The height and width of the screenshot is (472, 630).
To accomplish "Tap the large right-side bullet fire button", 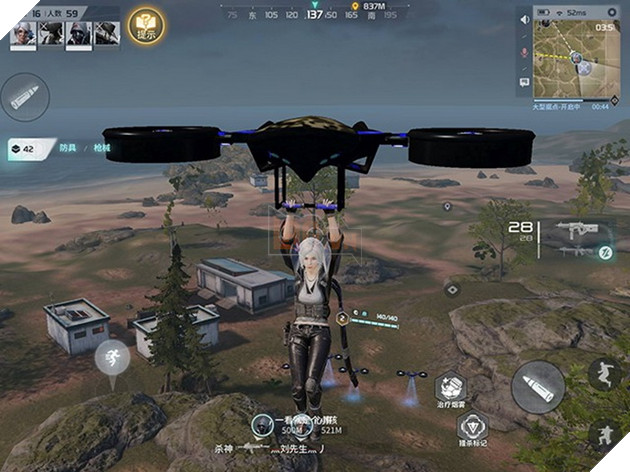I will tap(539, 386).
